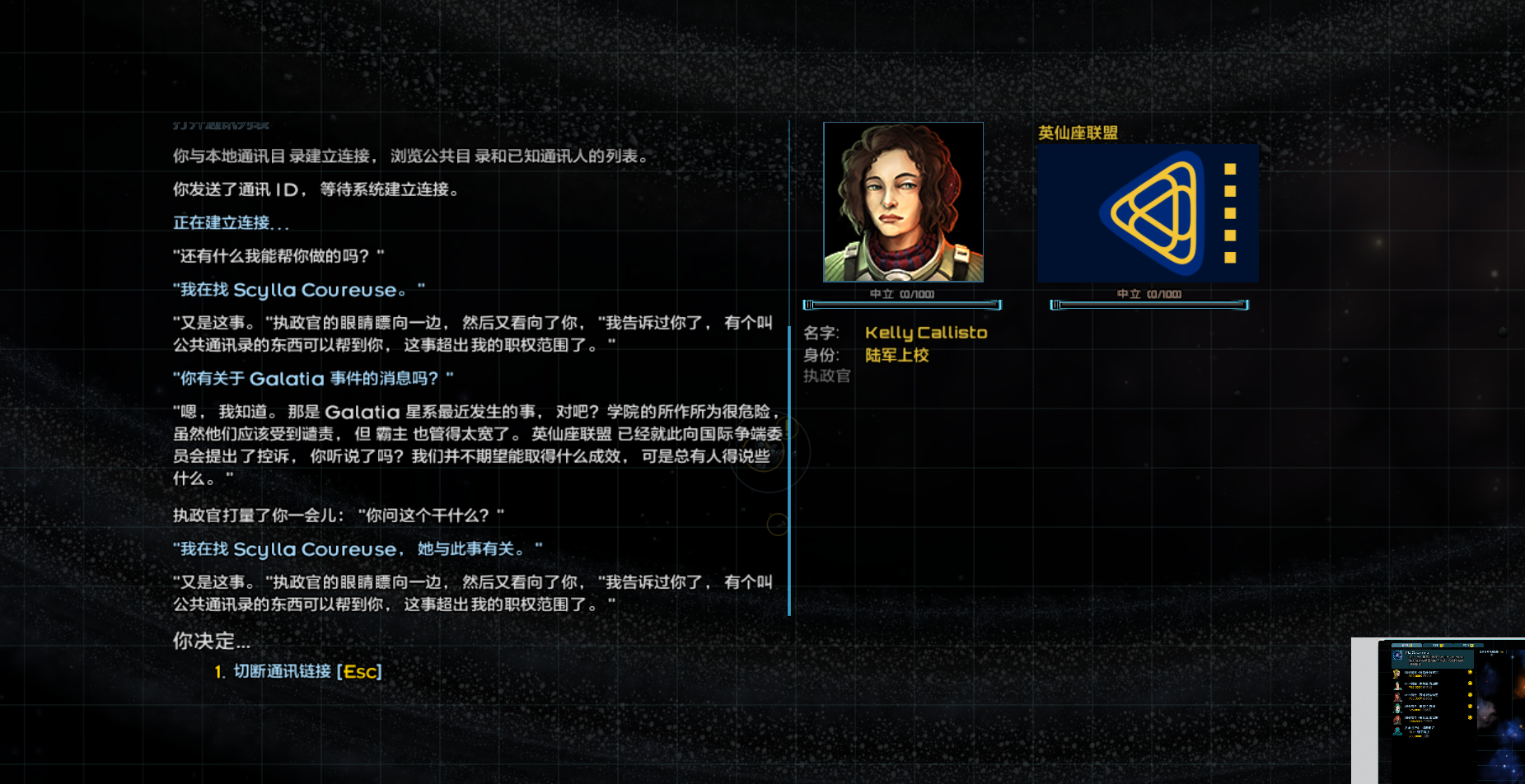Click the medal icon of the fourth contact entry
The height and width of the screenshot is (784, 1525).
click(1470, 706)
